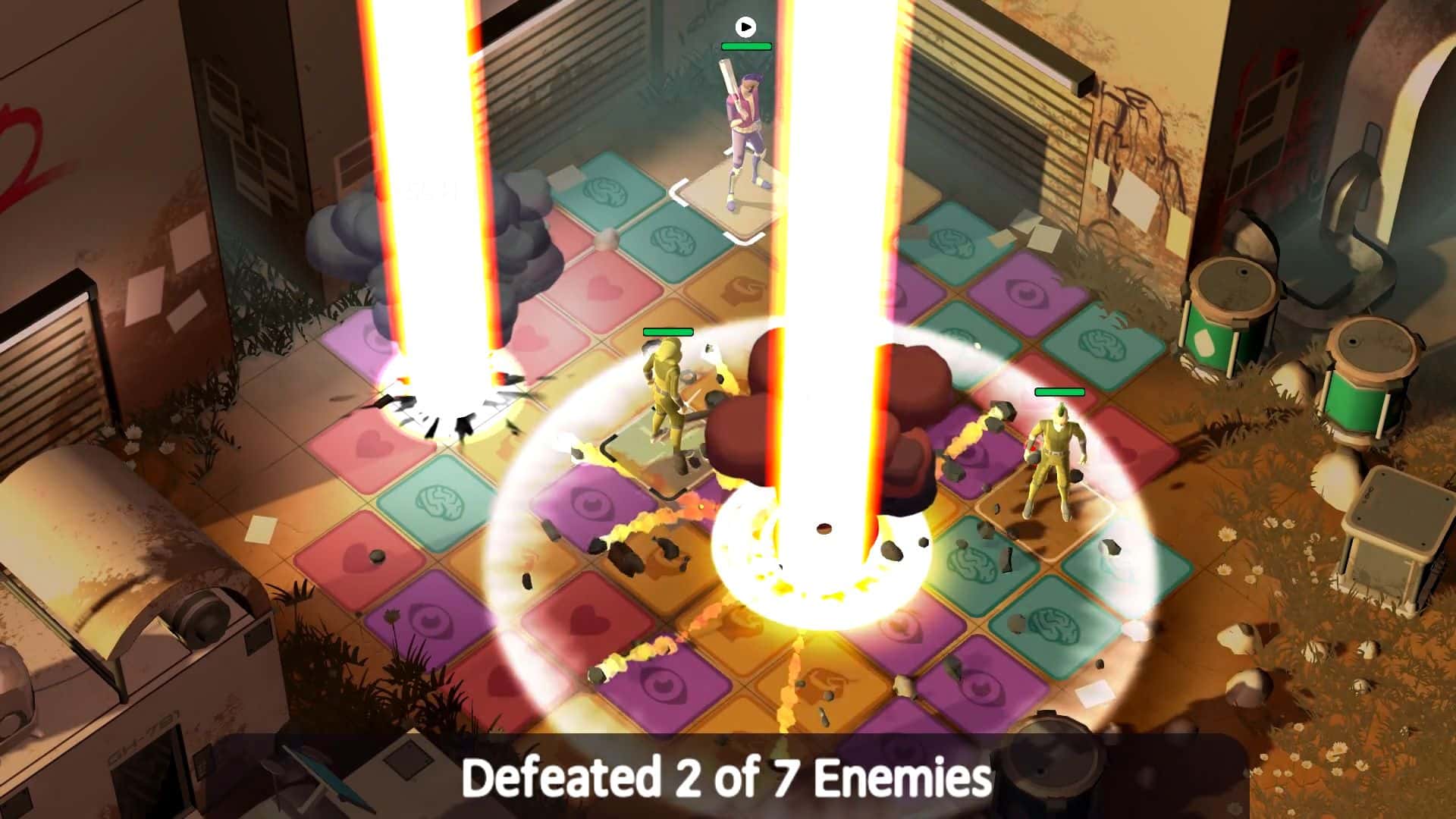Click the hazmat enemy's health bar
Viewport: 1456px width, 819px height.
tap(669, 331)
